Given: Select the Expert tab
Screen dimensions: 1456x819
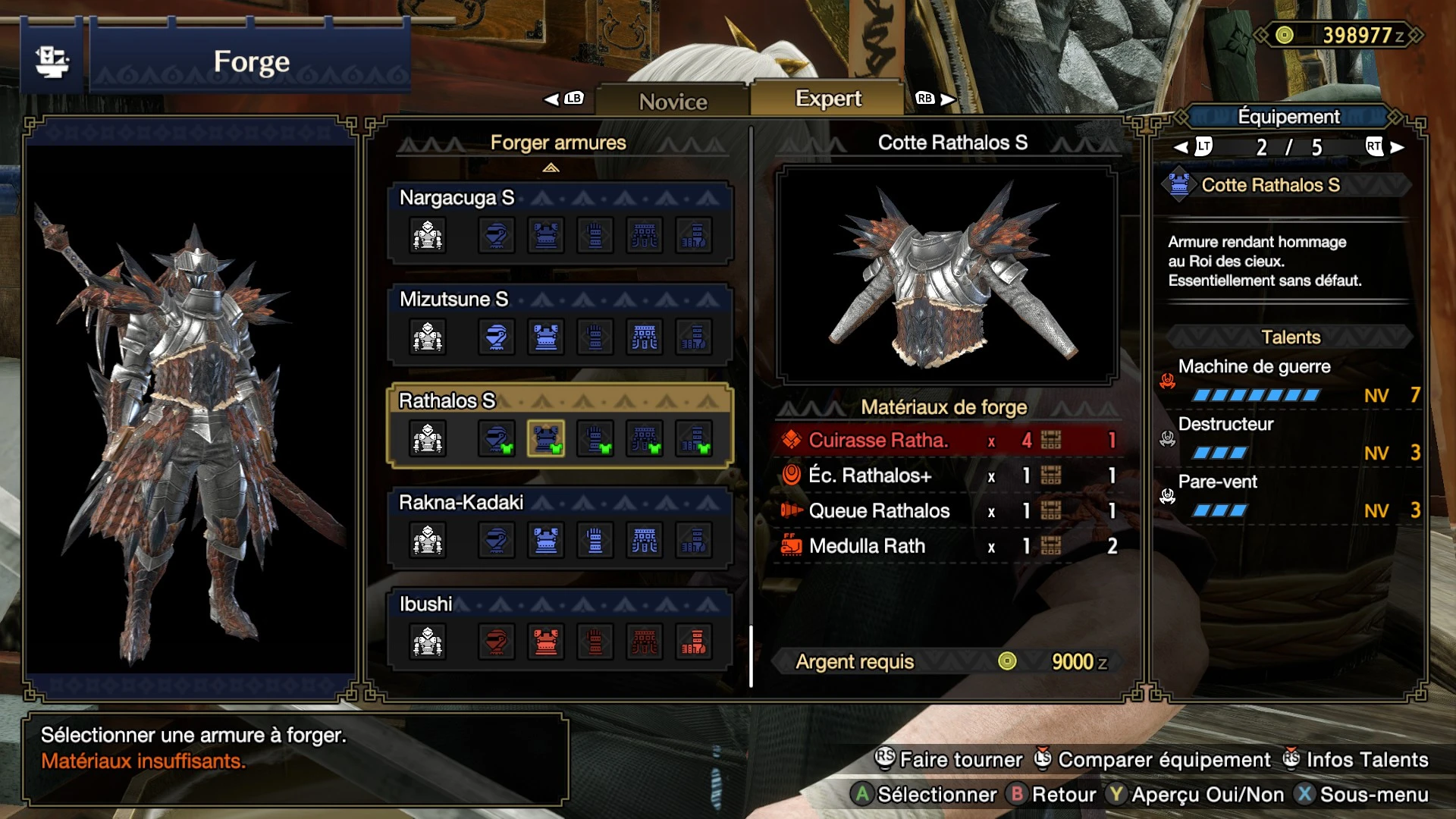Looking at the screenshot, I should [x=827, y=99].
